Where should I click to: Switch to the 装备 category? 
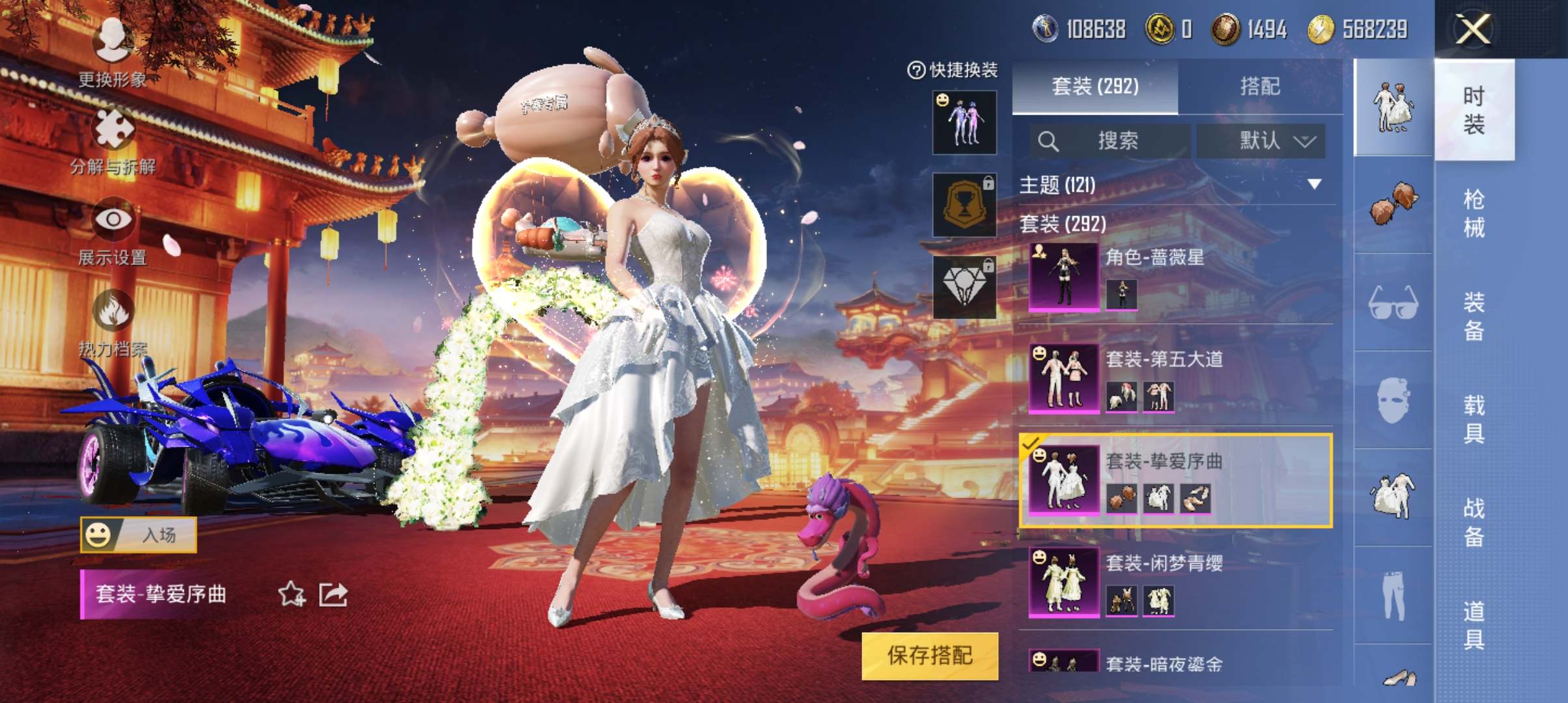pyautogui.click(x=1474, y=316)
